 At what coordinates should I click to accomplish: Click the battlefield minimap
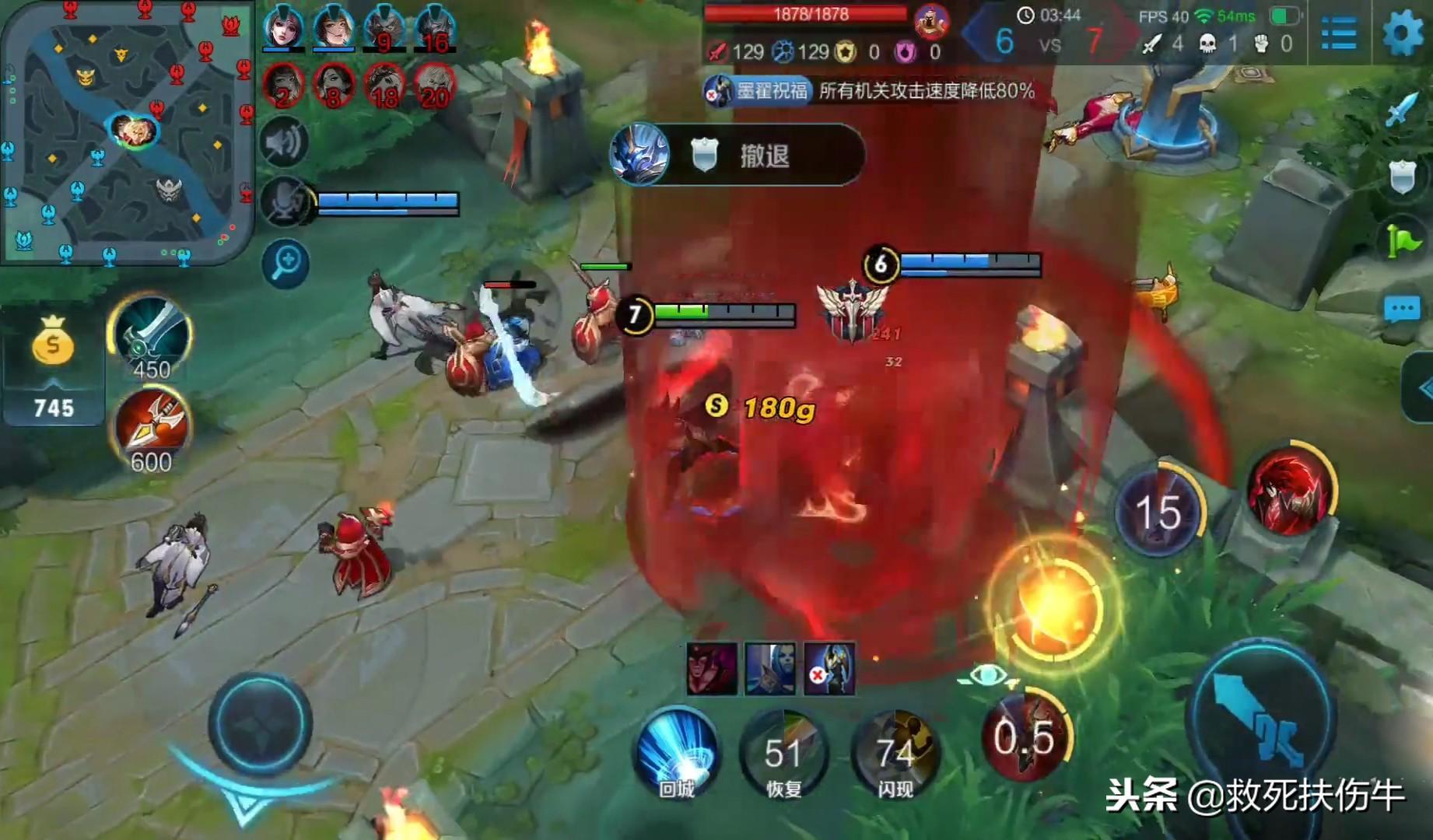click(x=127, y=132)
